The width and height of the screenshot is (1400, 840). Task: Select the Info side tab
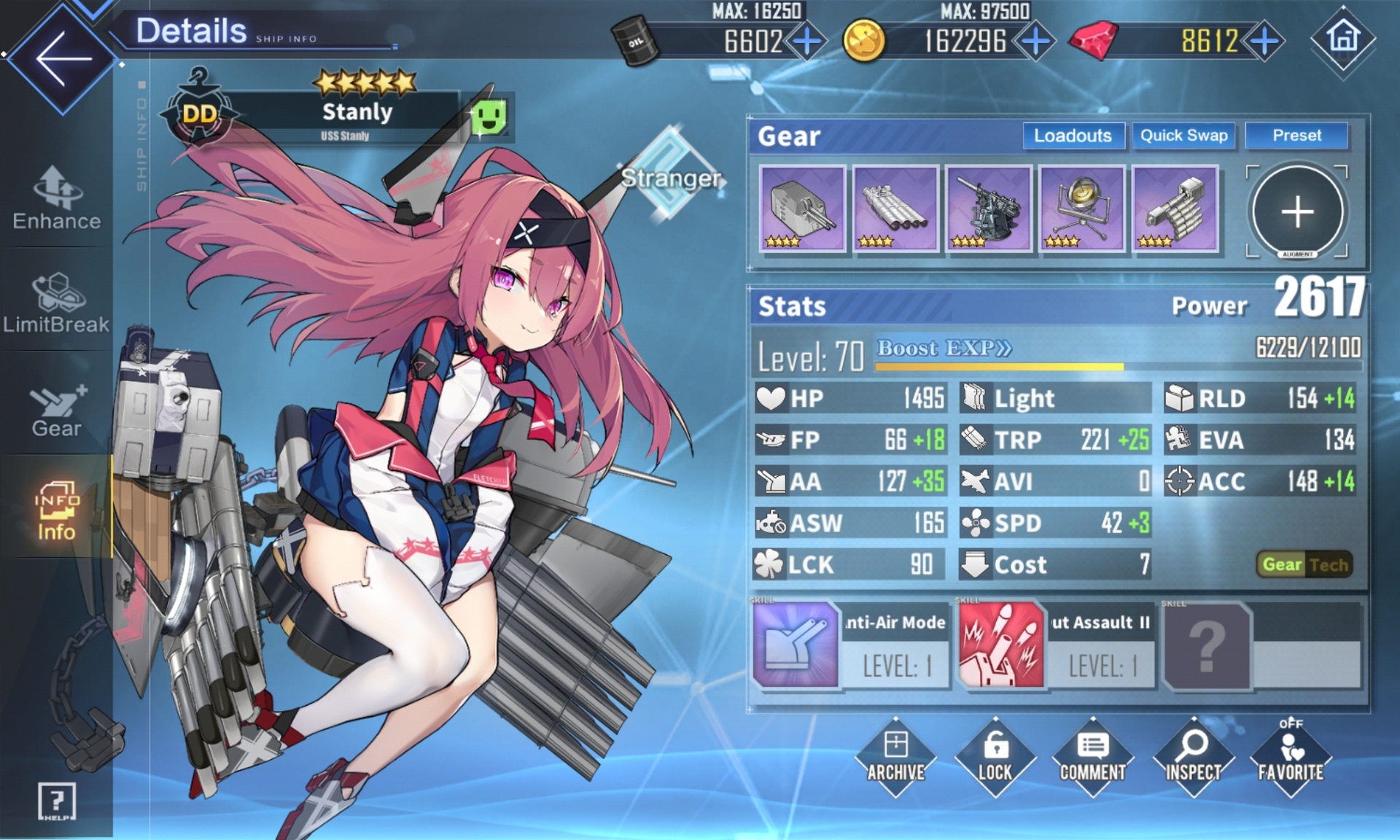tap(57, 510)
